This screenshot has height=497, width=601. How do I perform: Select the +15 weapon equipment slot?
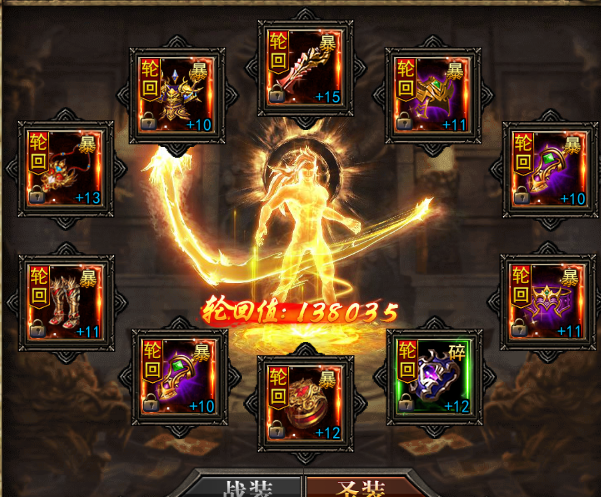pyautogui.click(x=304, y=67)
